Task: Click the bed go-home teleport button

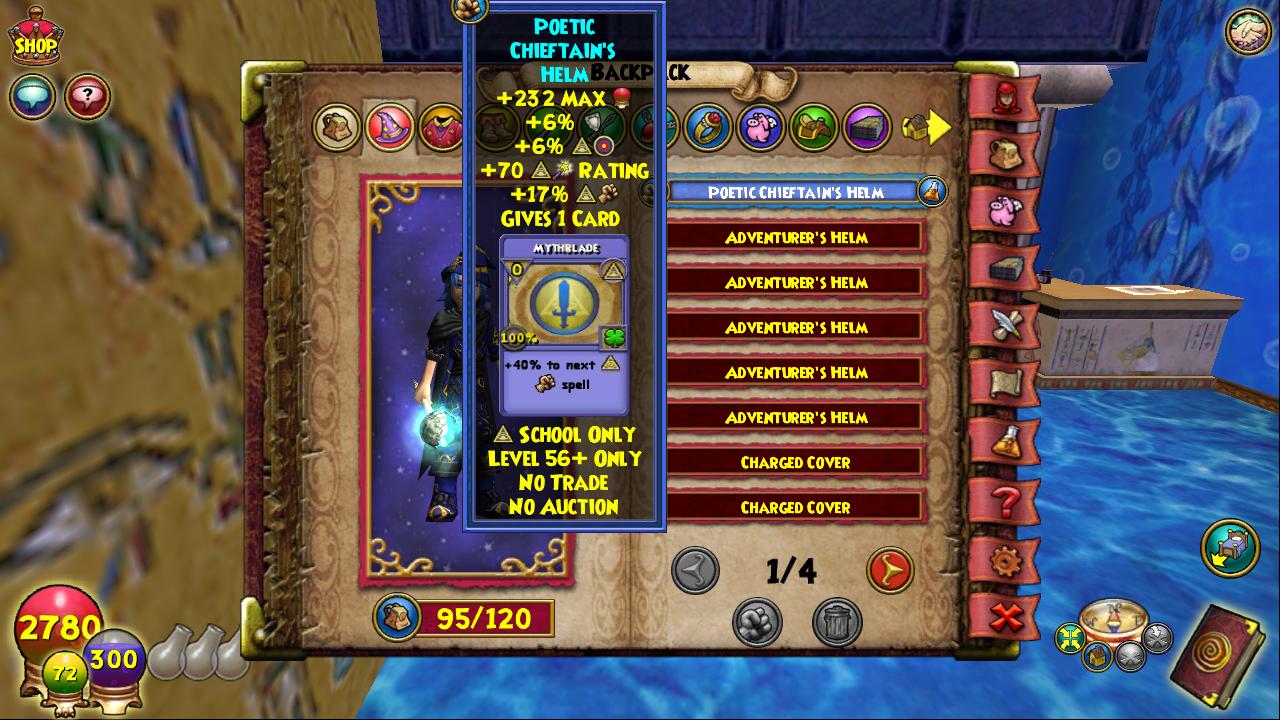Action: pyautogui.click(x=1229, y=547)
